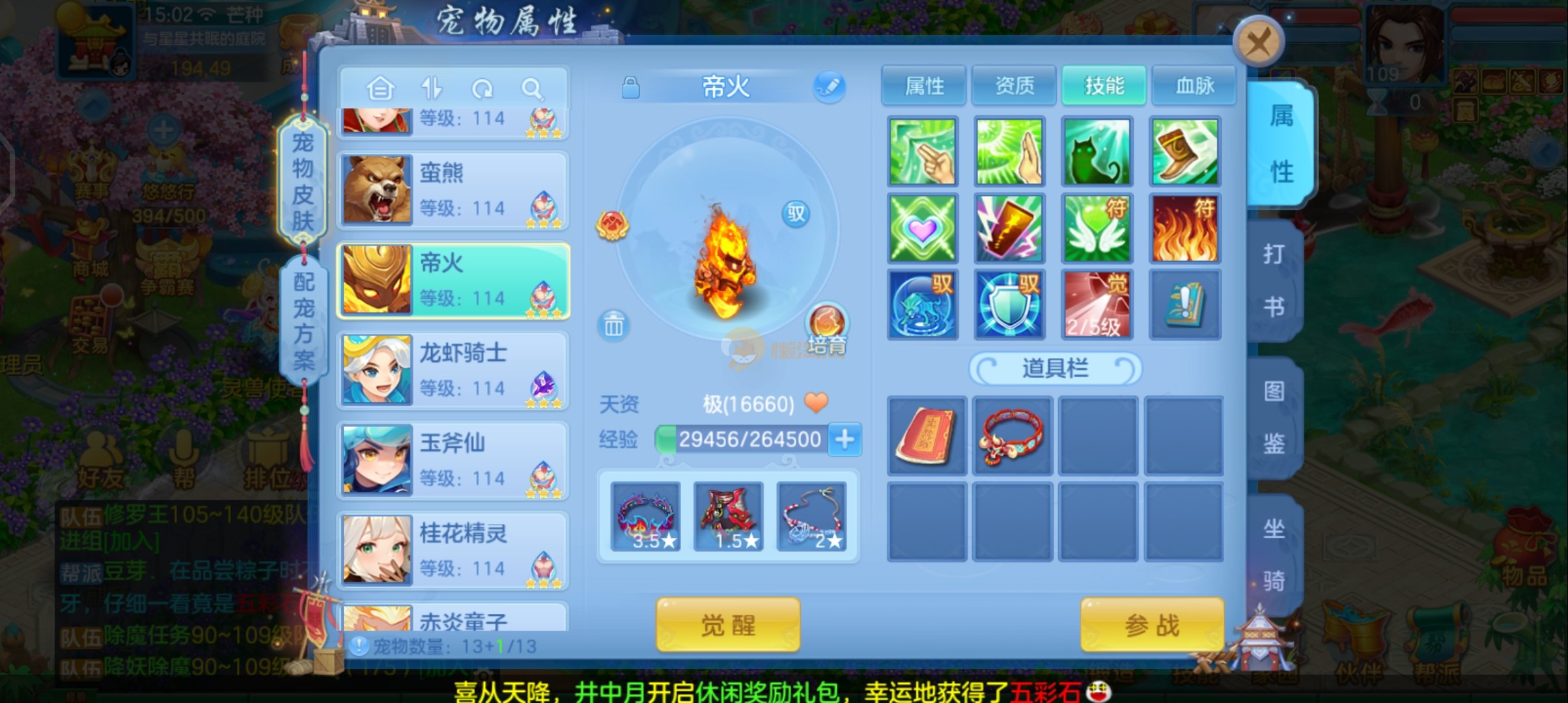
Task: Select the flame 符 skill icon
Action: point(1184,228)
